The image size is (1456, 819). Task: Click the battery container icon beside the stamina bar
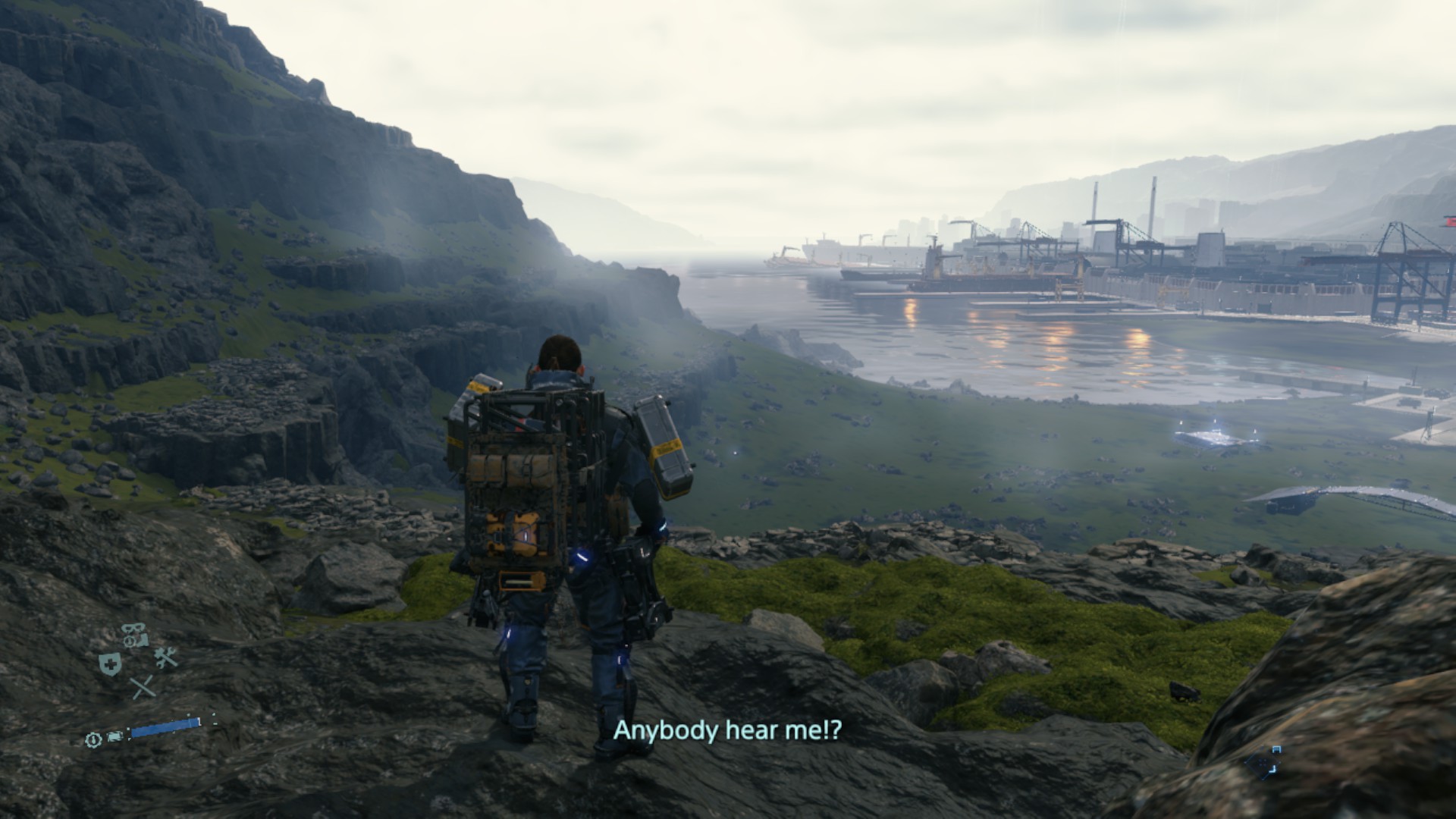[115, 737]
